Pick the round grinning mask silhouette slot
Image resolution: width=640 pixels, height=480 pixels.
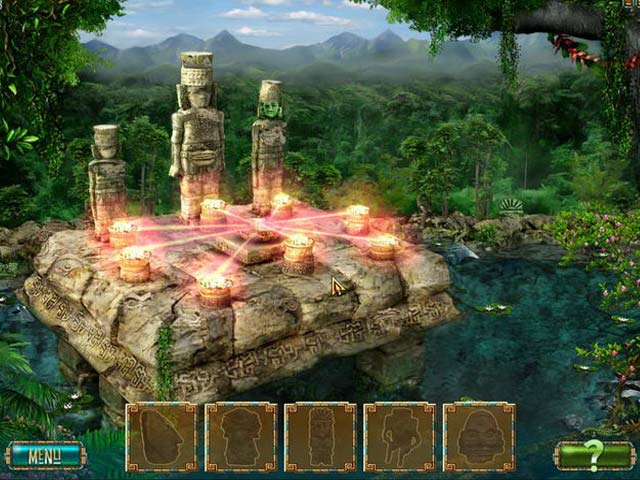click(x=479, y=437)
